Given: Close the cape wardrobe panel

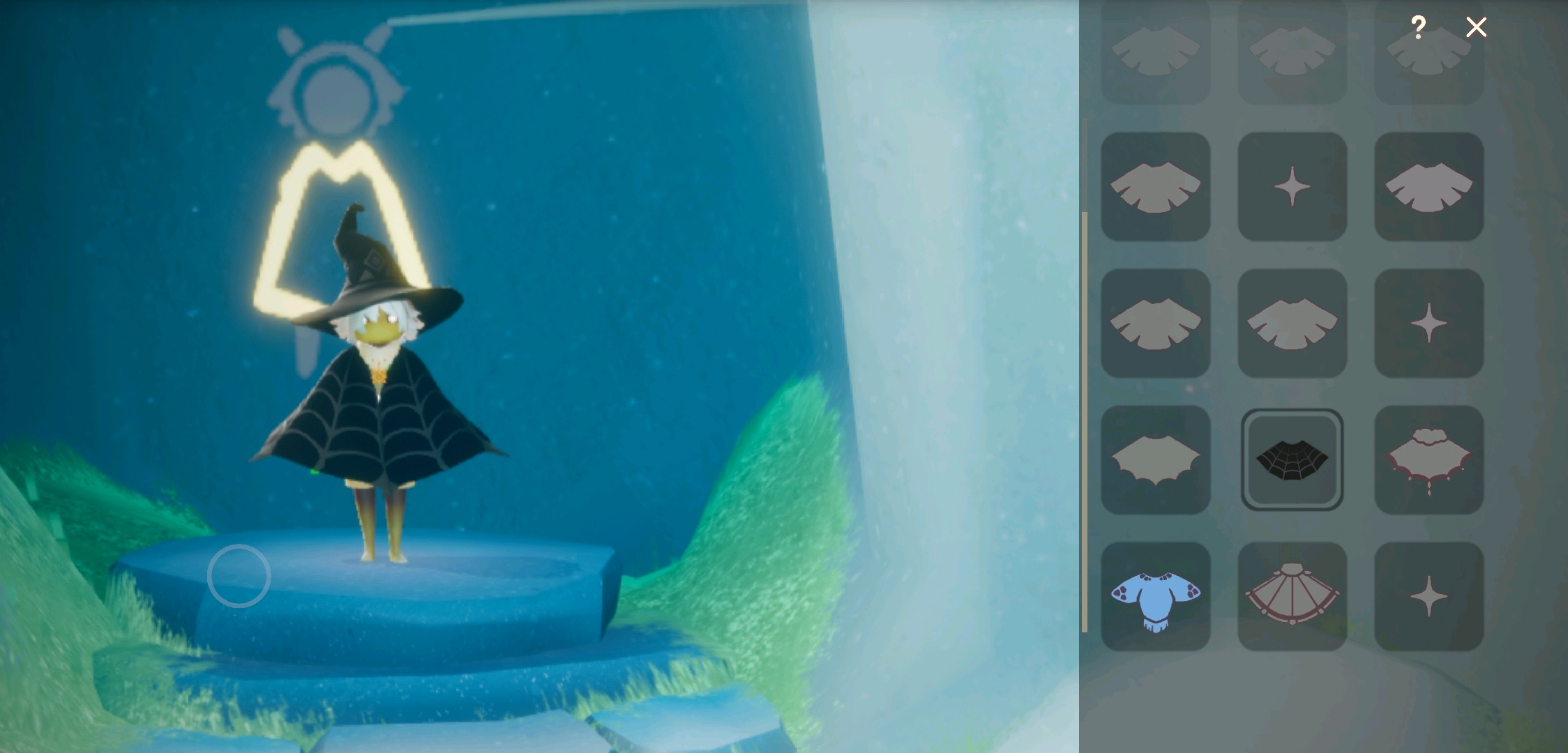Looking at the screenshot, I should coord(1476,27).
